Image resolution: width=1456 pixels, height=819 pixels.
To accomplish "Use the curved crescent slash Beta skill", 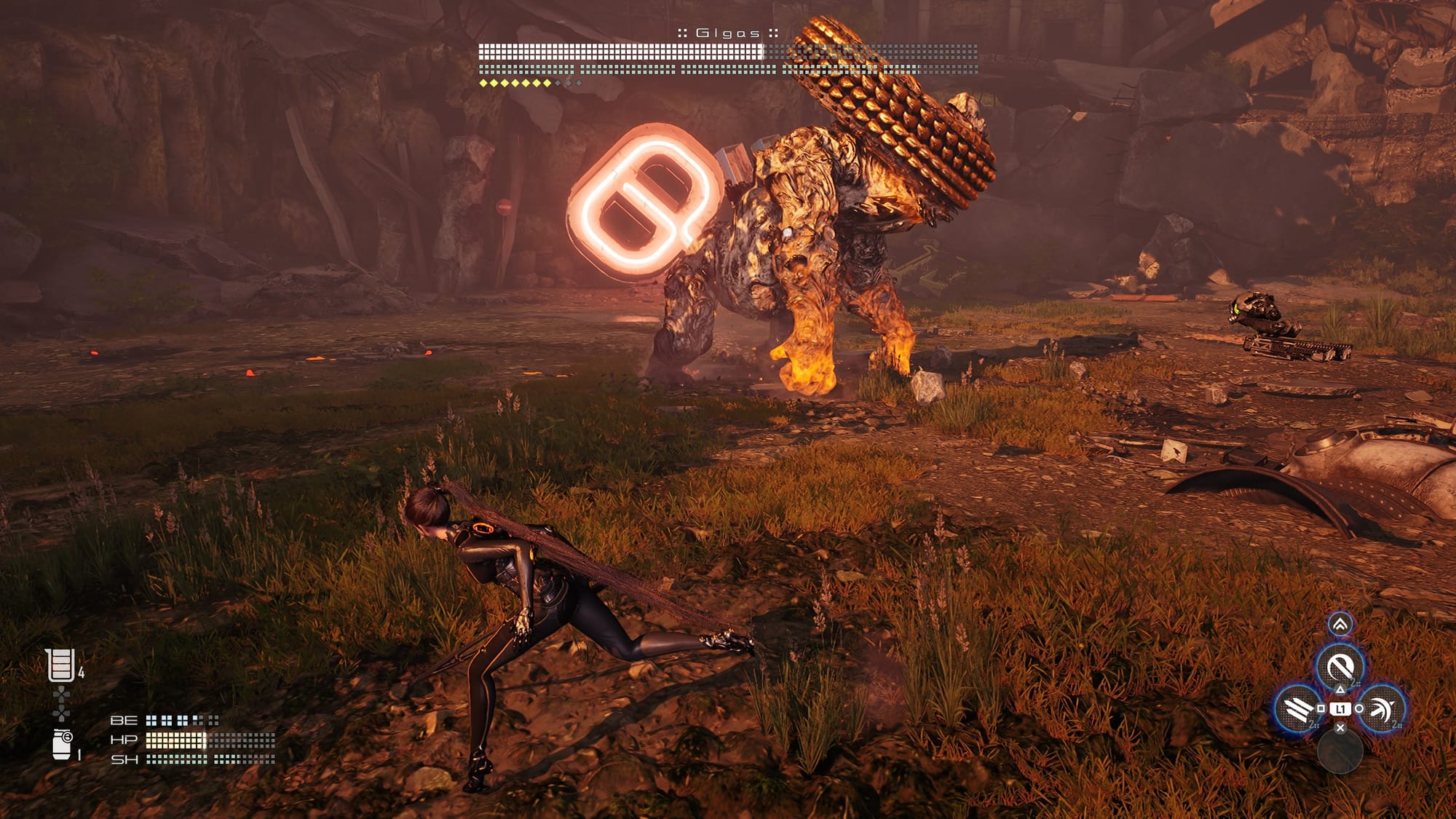I will click(x=1382, y=708).
